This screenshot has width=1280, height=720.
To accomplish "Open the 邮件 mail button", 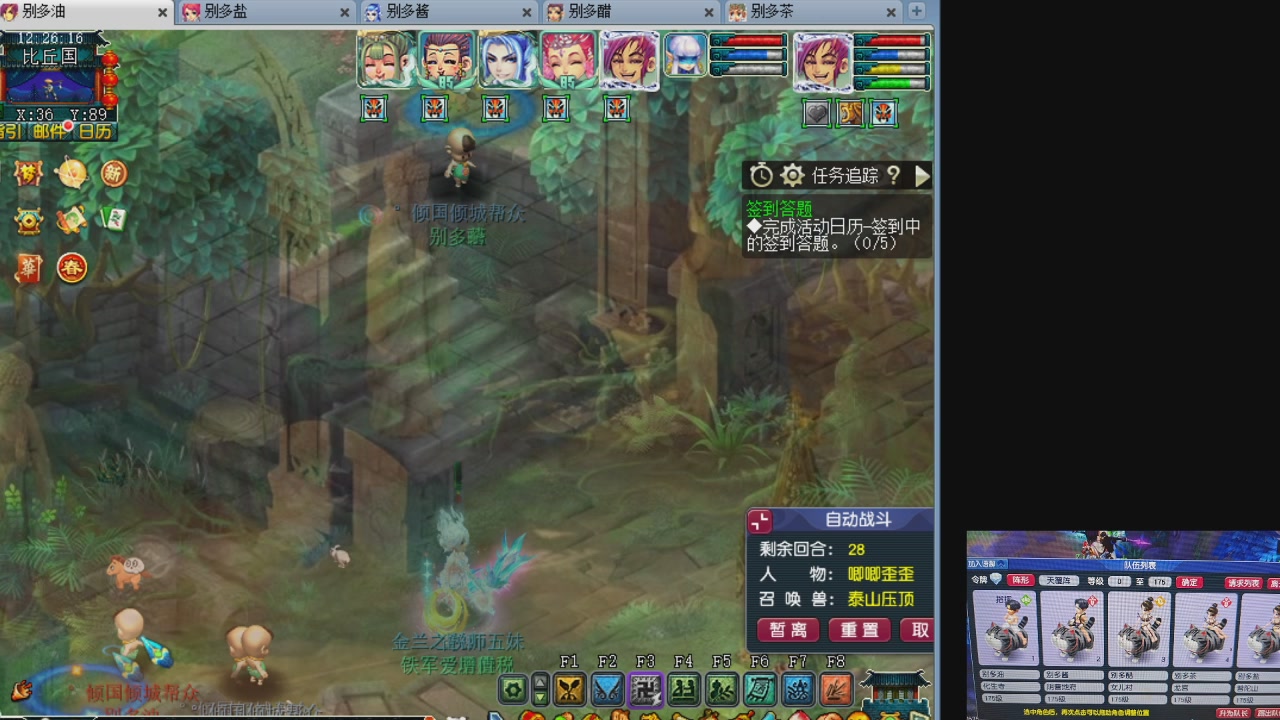I will [x=47, y=130].
